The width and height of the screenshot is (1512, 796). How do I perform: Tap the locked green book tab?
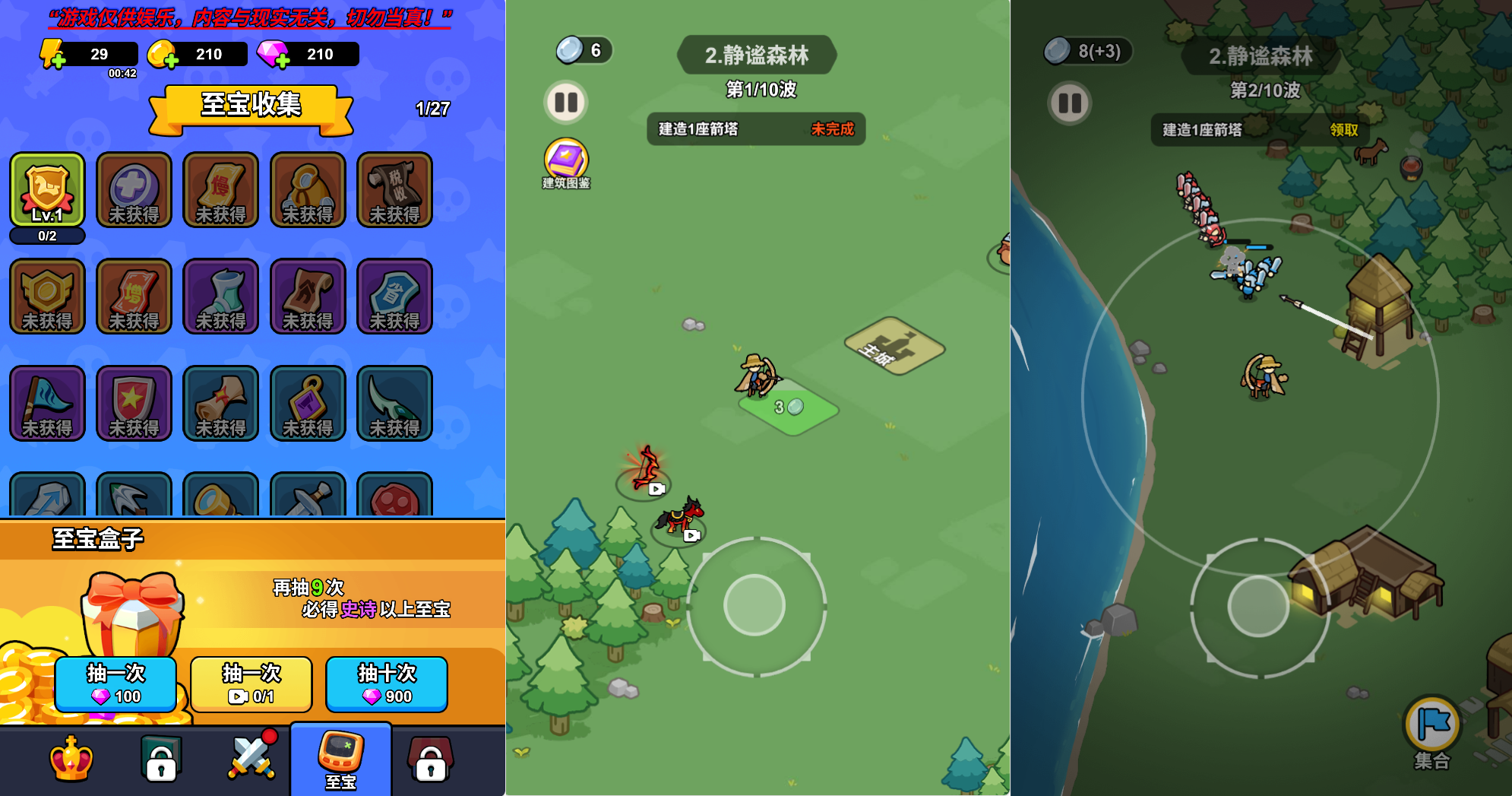click(x=161, y=759)
